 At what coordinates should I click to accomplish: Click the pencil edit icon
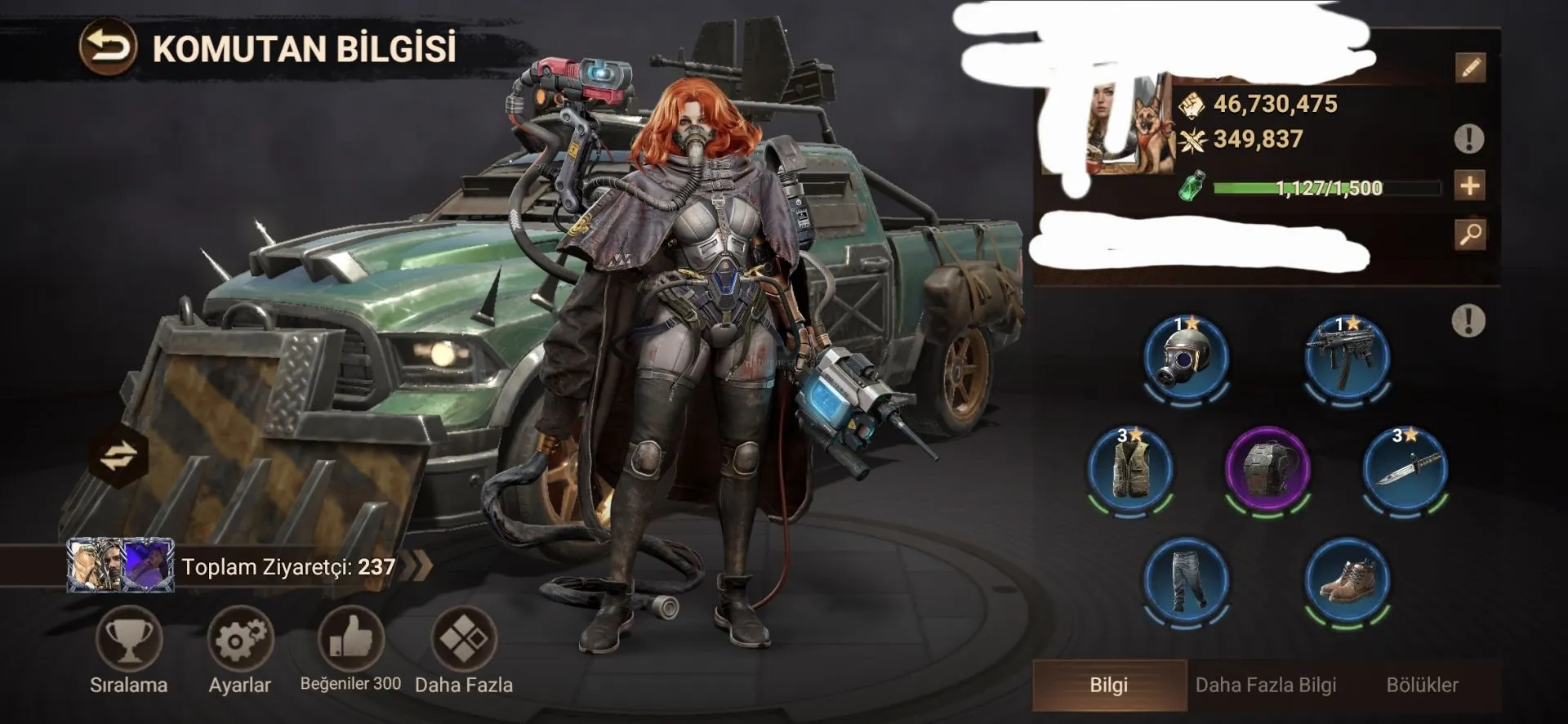point(1470,68)
